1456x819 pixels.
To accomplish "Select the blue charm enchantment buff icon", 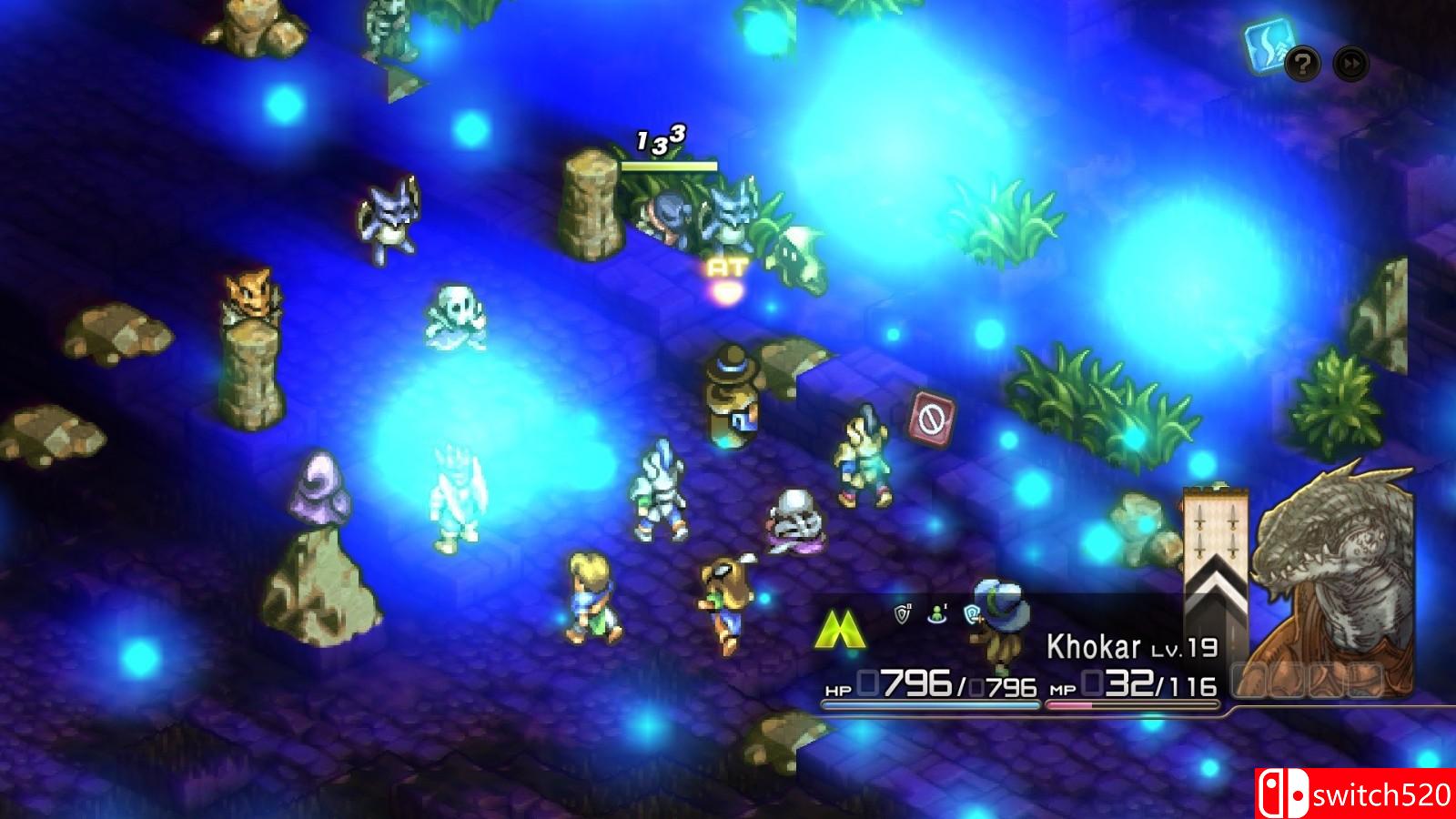I will pos(971,614).
